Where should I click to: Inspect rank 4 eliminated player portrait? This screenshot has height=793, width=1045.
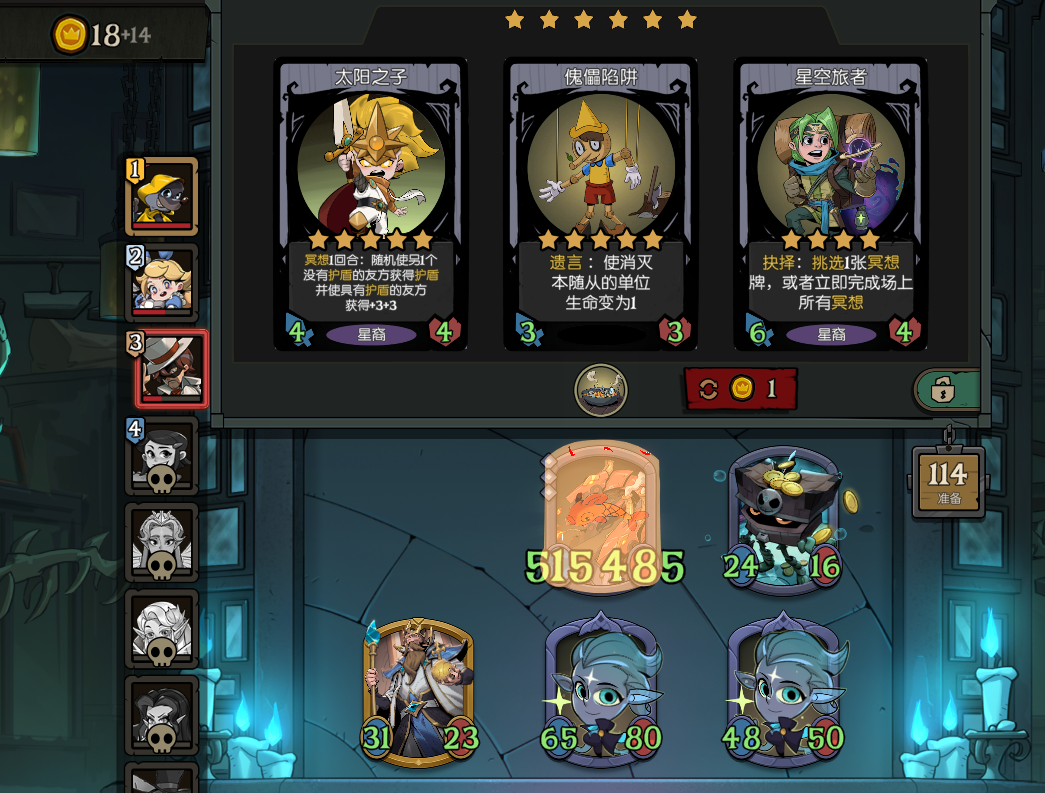(162, 455)
